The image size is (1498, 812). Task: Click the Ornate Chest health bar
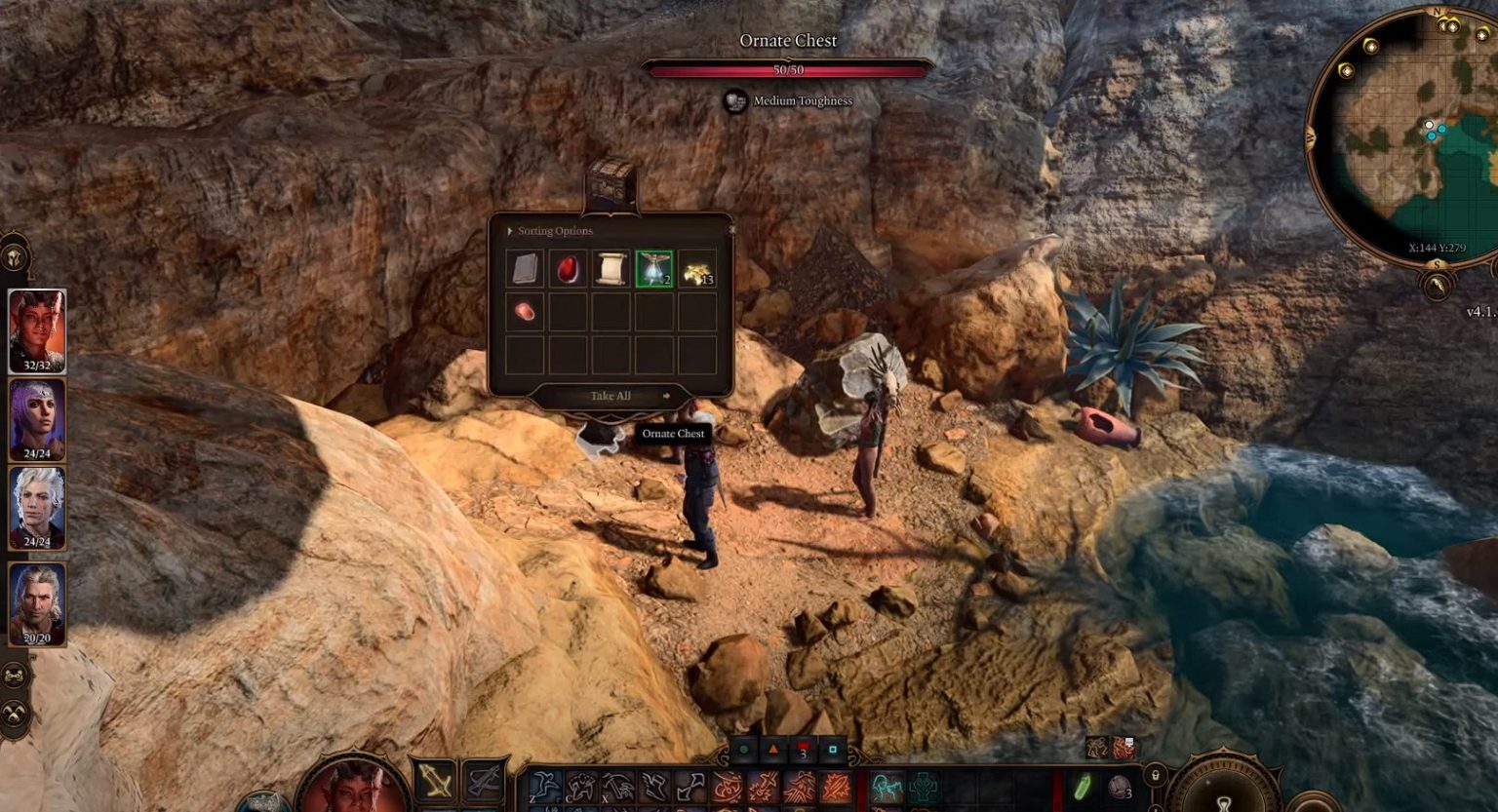[x=790, y=69]
